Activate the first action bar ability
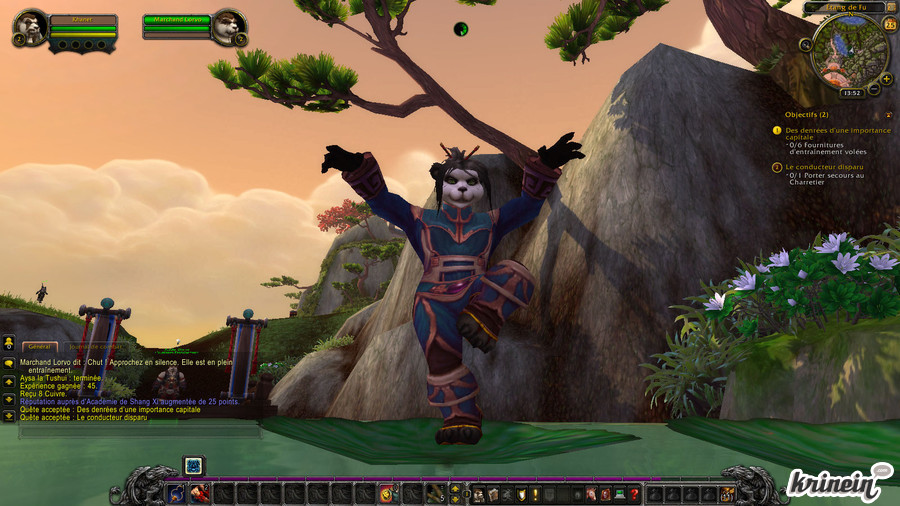The image size is (900, 506). tap(176, 493)
